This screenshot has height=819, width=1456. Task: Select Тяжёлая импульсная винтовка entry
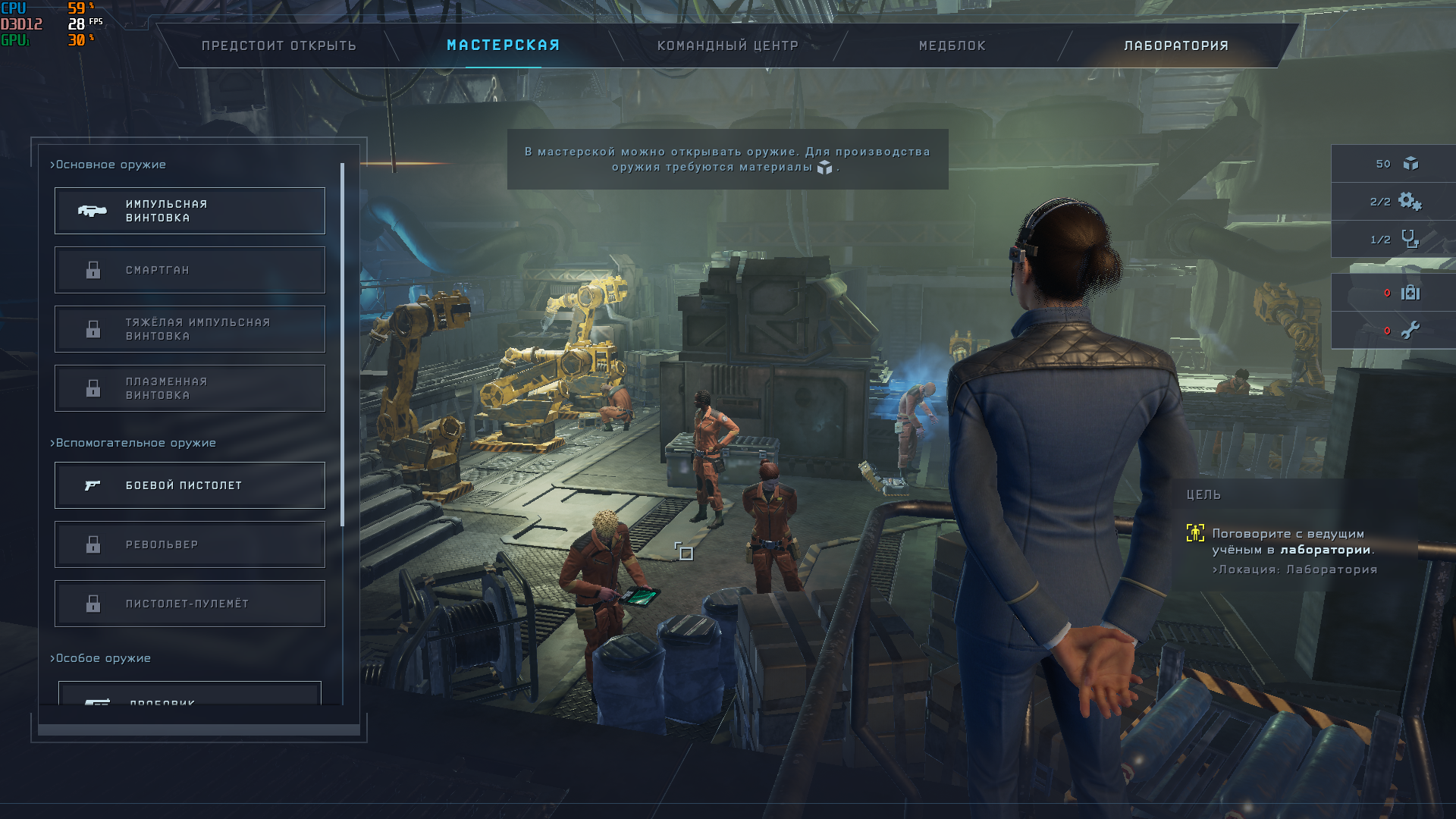[x=190, y=329]
